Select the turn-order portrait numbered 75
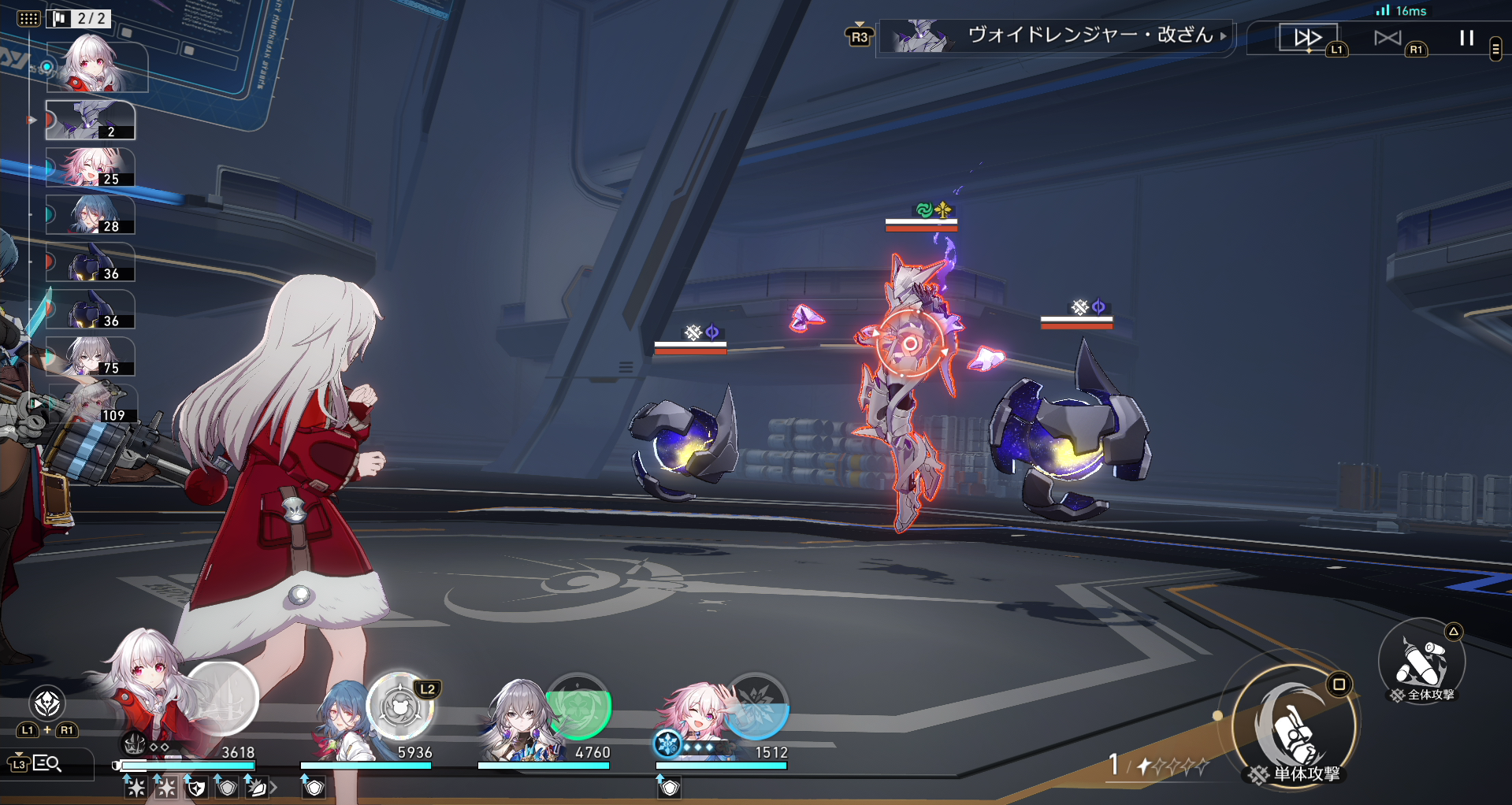Viewport: 1512px width, 805px height. [90, 357]
